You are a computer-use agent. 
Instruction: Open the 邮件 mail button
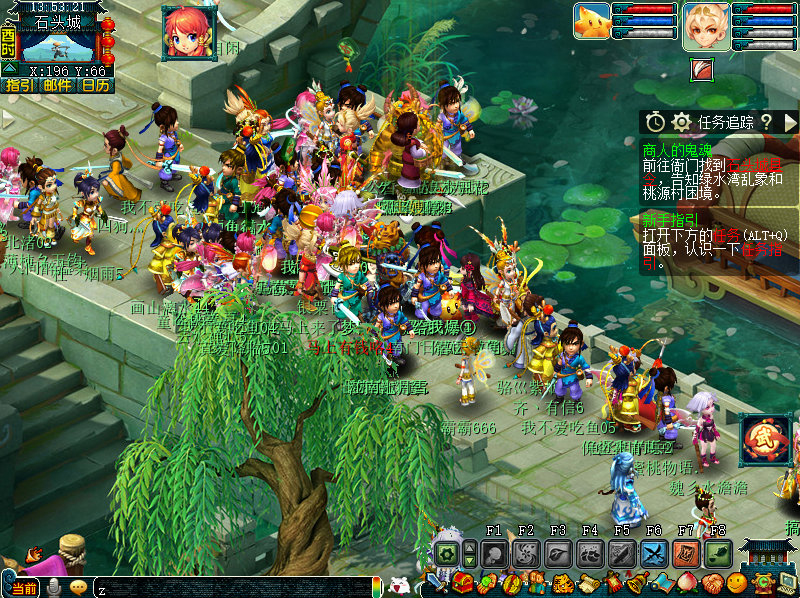click(57, 86)
